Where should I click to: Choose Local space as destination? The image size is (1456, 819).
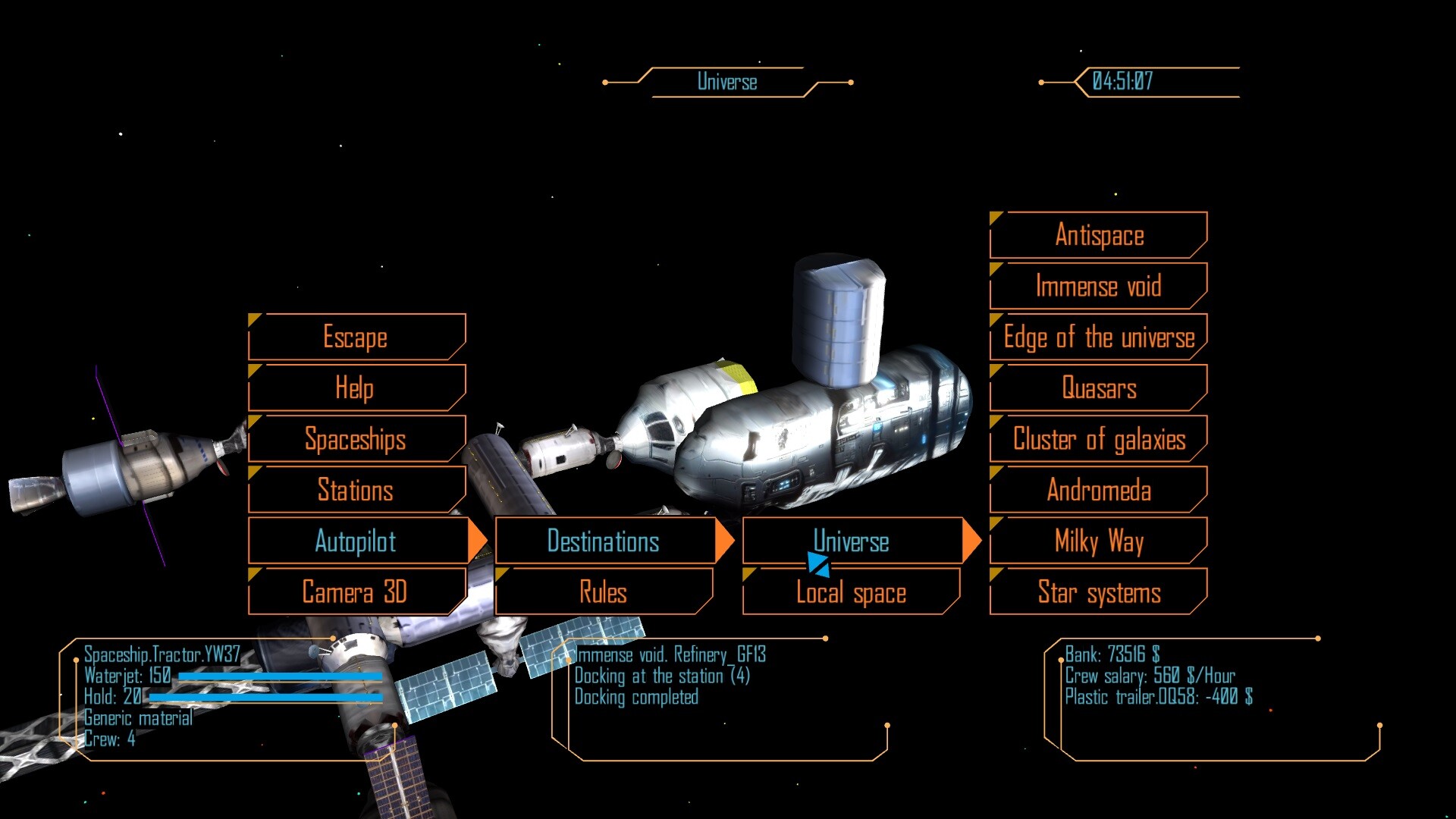tap(851, 592)
